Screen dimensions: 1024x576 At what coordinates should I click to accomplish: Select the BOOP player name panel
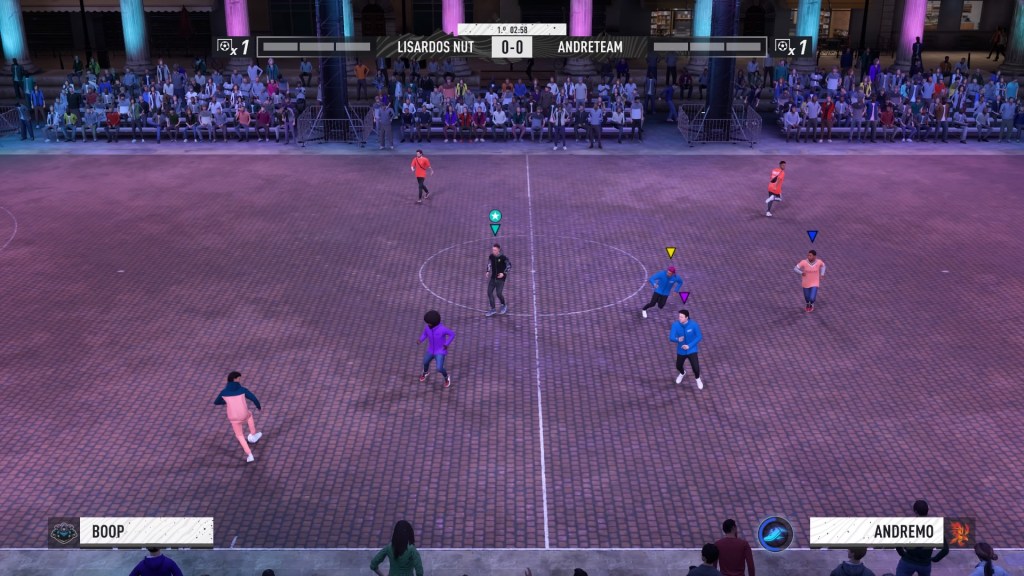pyautogui.click(x=146, y=531)
